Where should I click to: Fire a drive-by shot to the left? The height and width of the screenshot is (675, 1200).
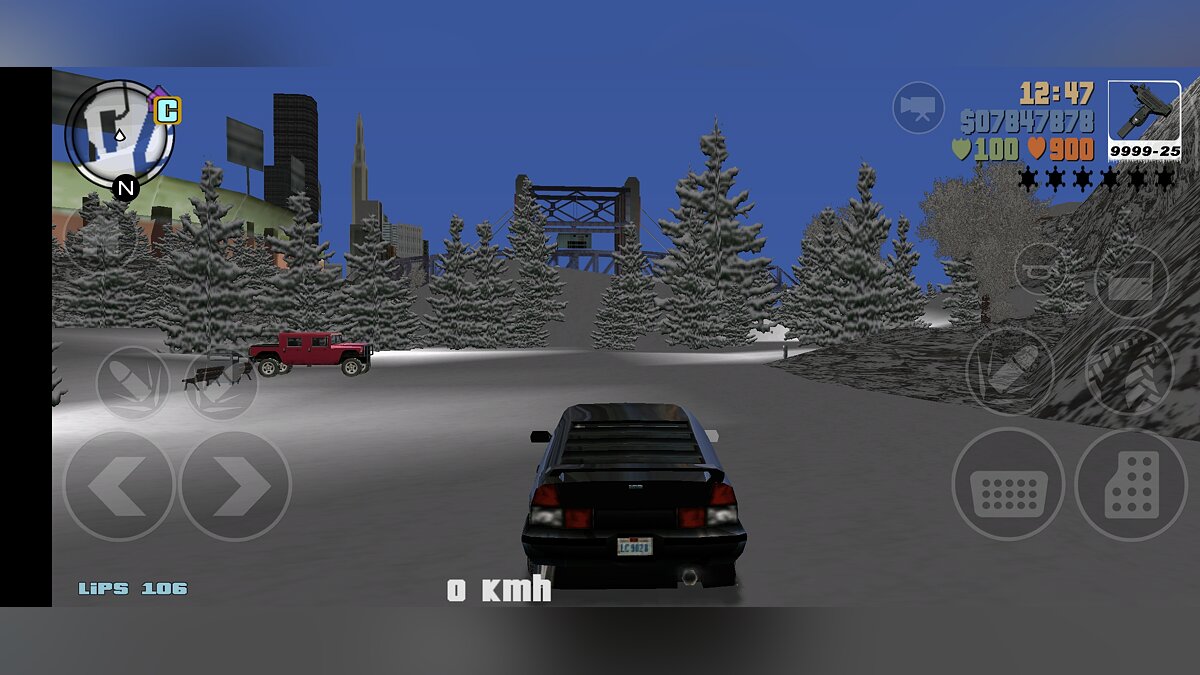tap(133, 382)
